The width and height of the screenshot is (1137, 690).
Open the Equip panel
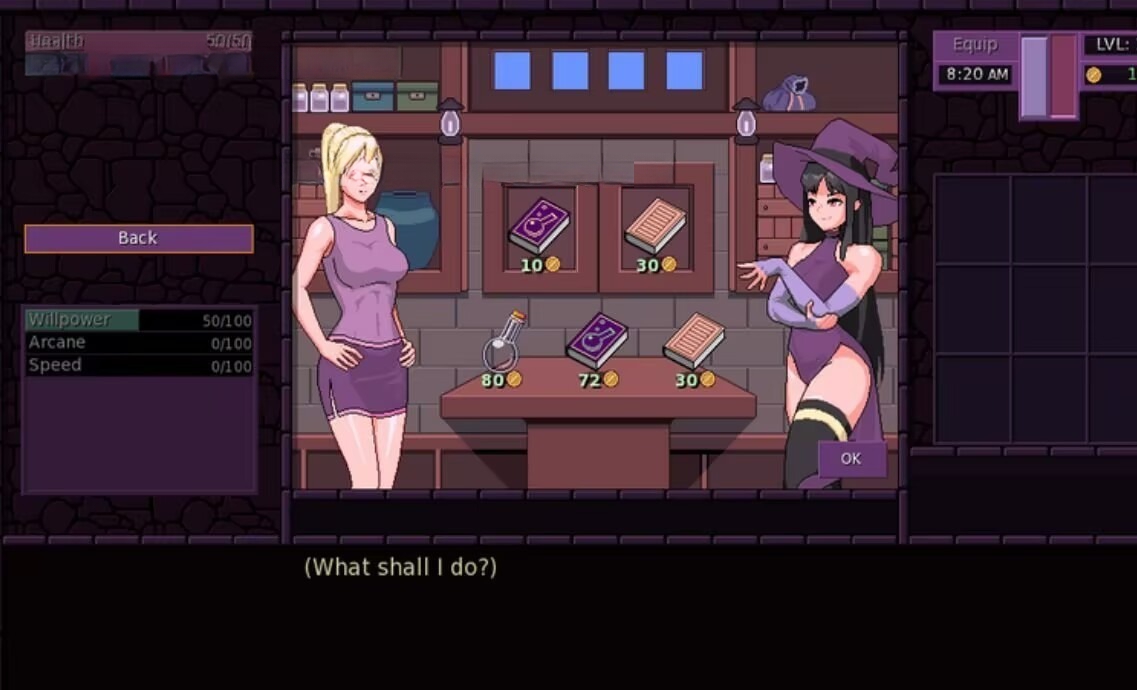(x=975, y=45)
